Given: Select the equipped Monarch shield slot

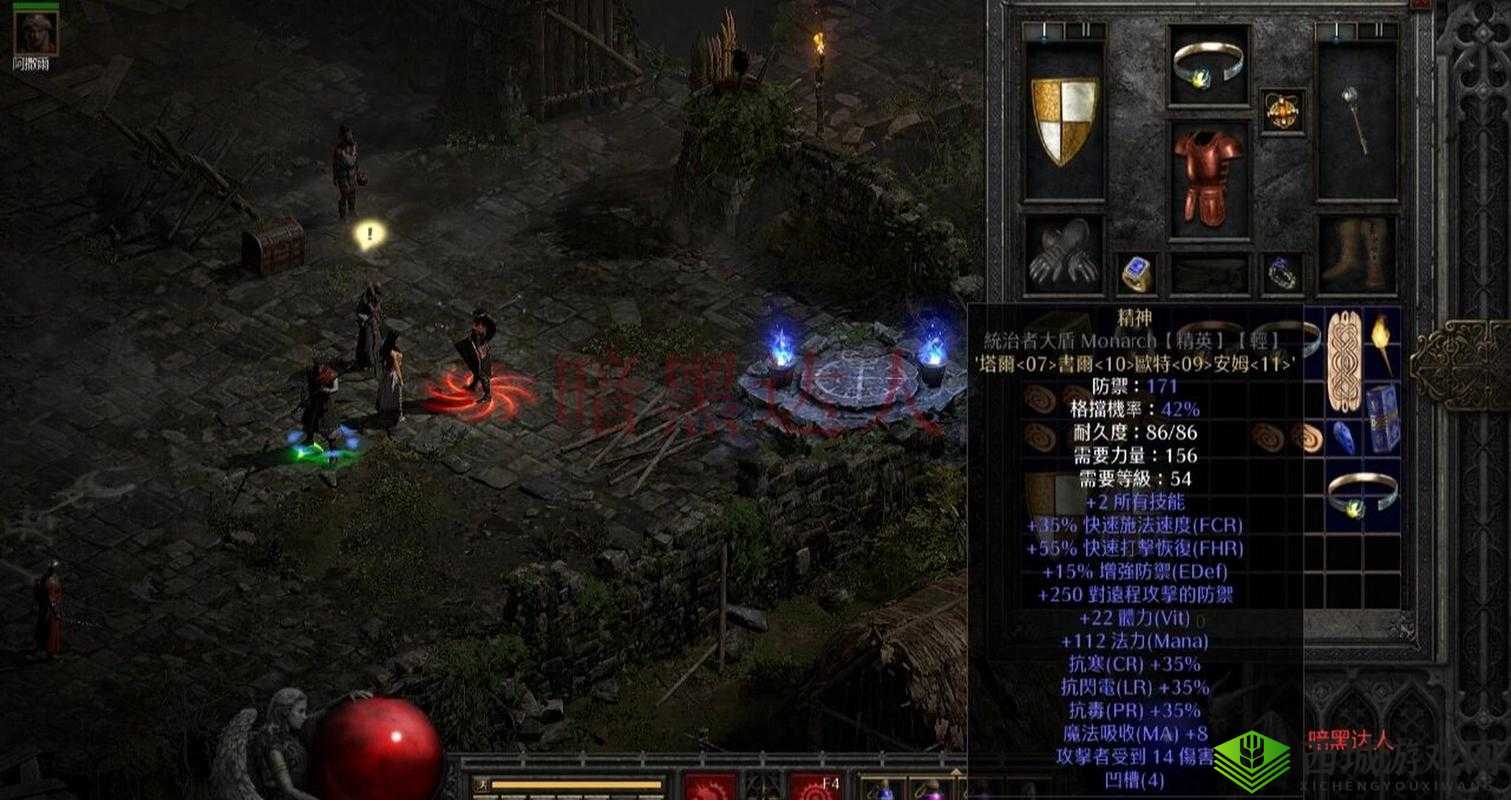Looking at the screenshot, I should (x=1064, y=120).
